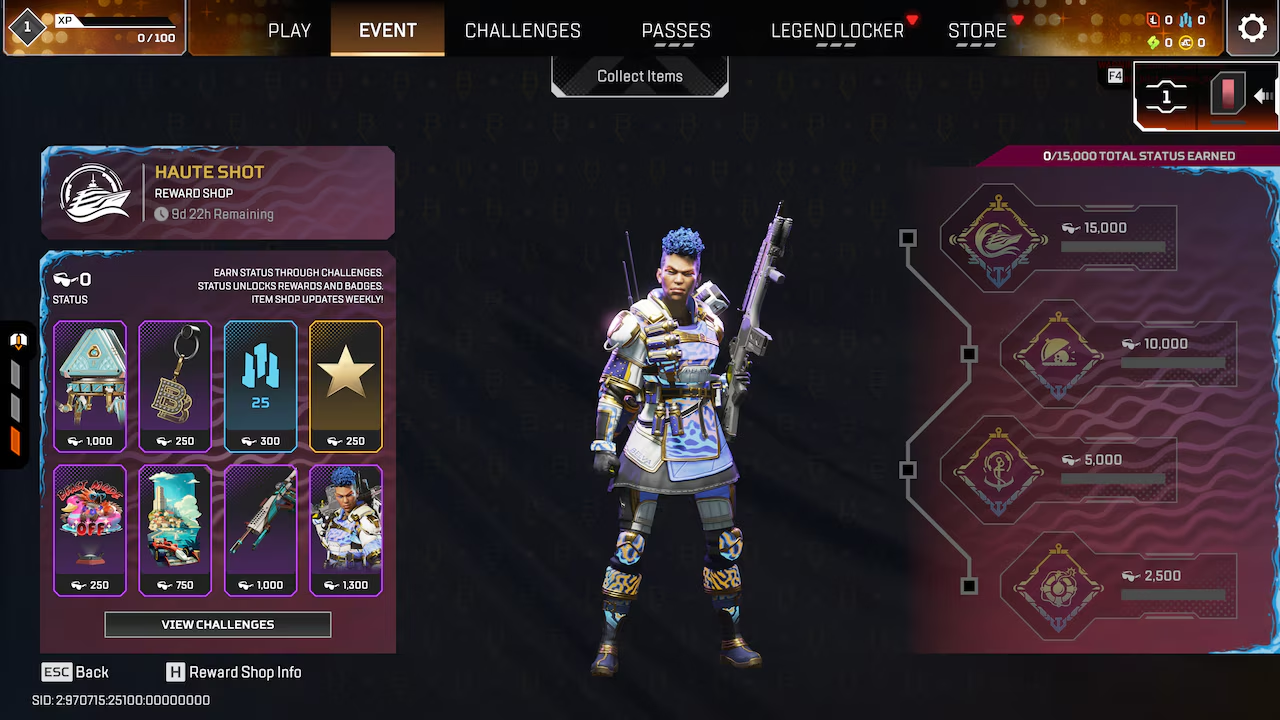Select the 750 status car loading screen item
1280x720 pixels.
(175, 530)
